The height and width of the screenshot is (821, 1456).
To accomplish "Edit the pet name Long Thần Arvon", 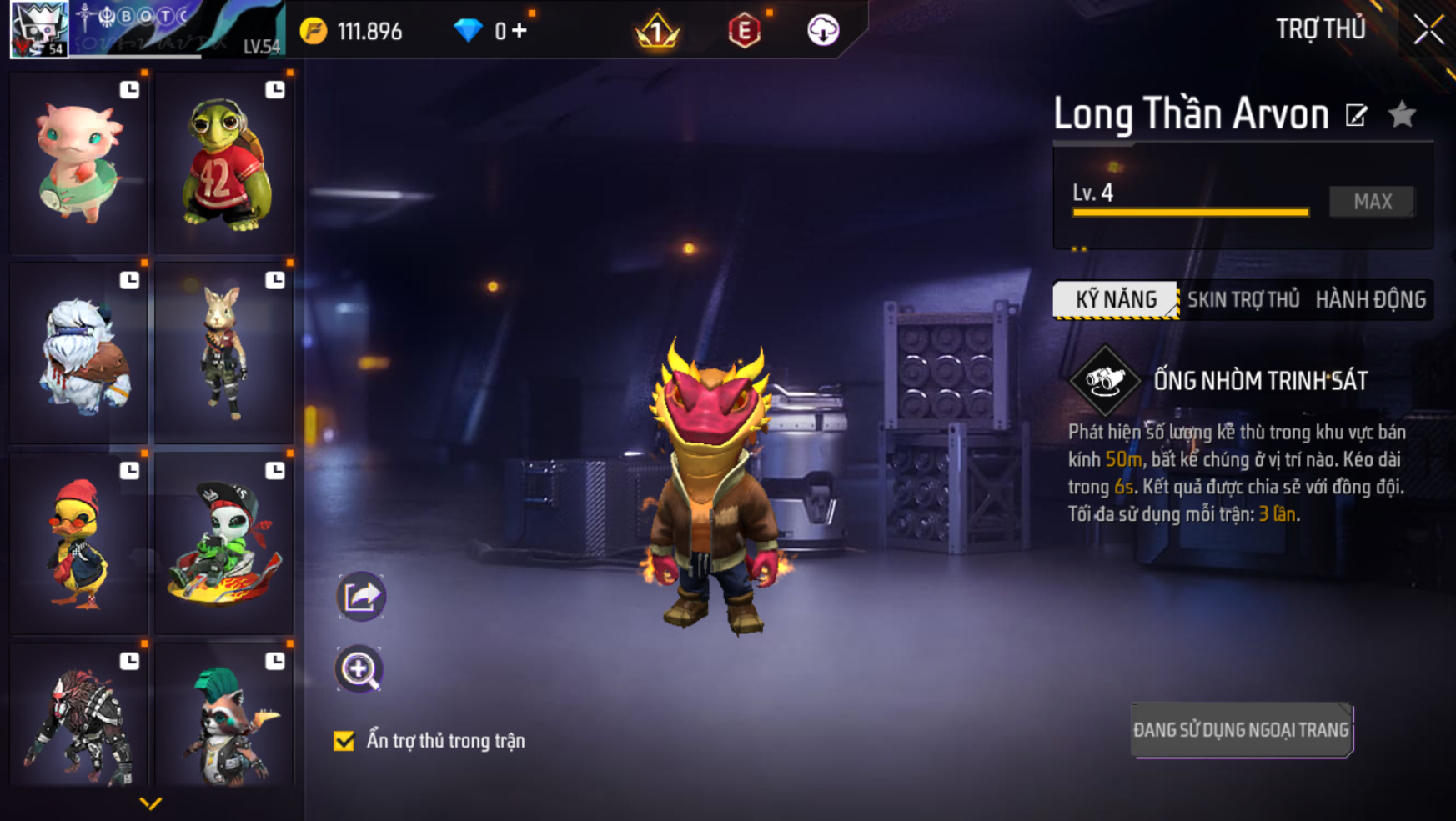I will click(1357, 115).
